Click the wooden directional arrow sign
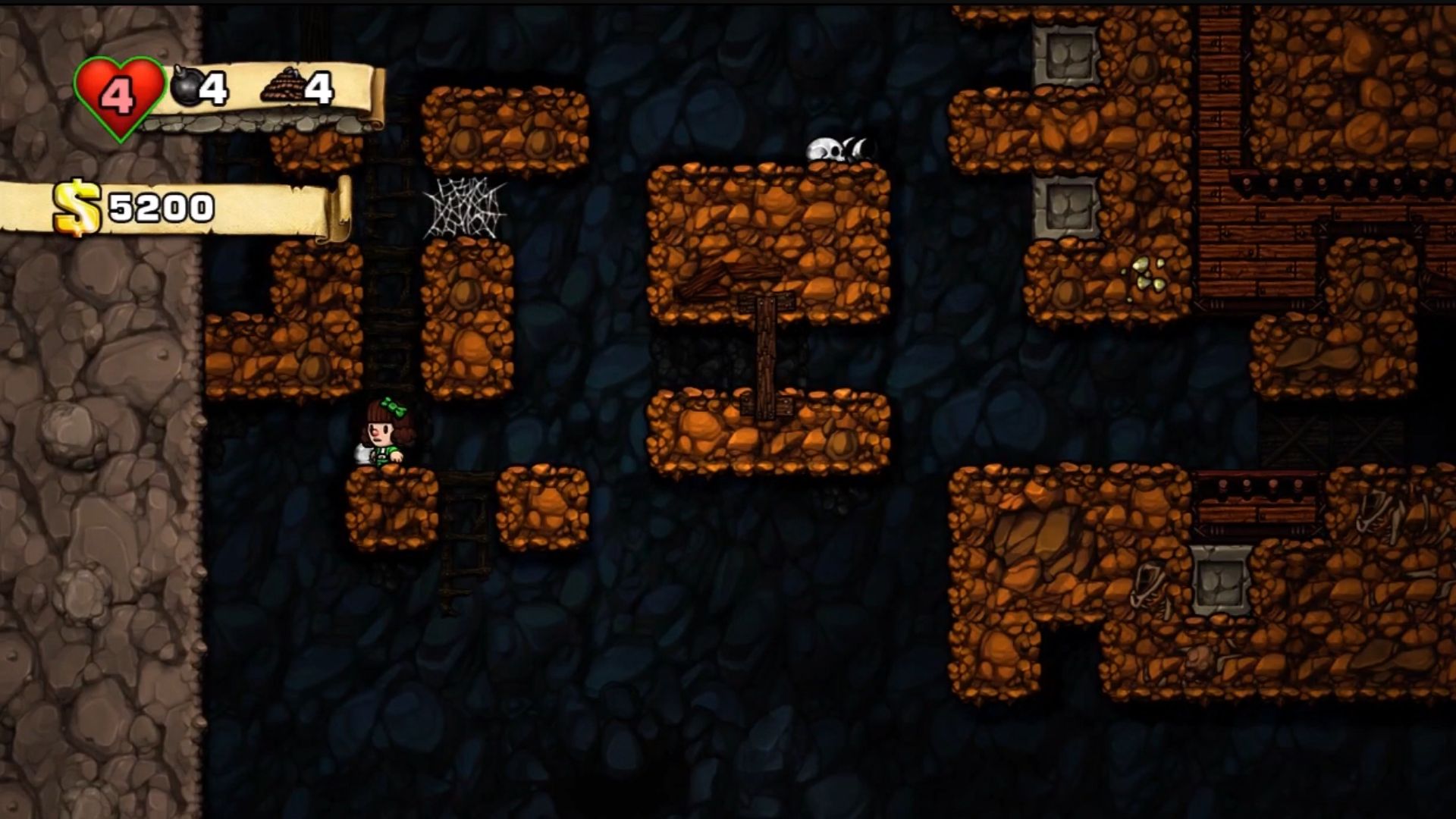Screen dimensions: 1456x819 (x=767, y=303)
